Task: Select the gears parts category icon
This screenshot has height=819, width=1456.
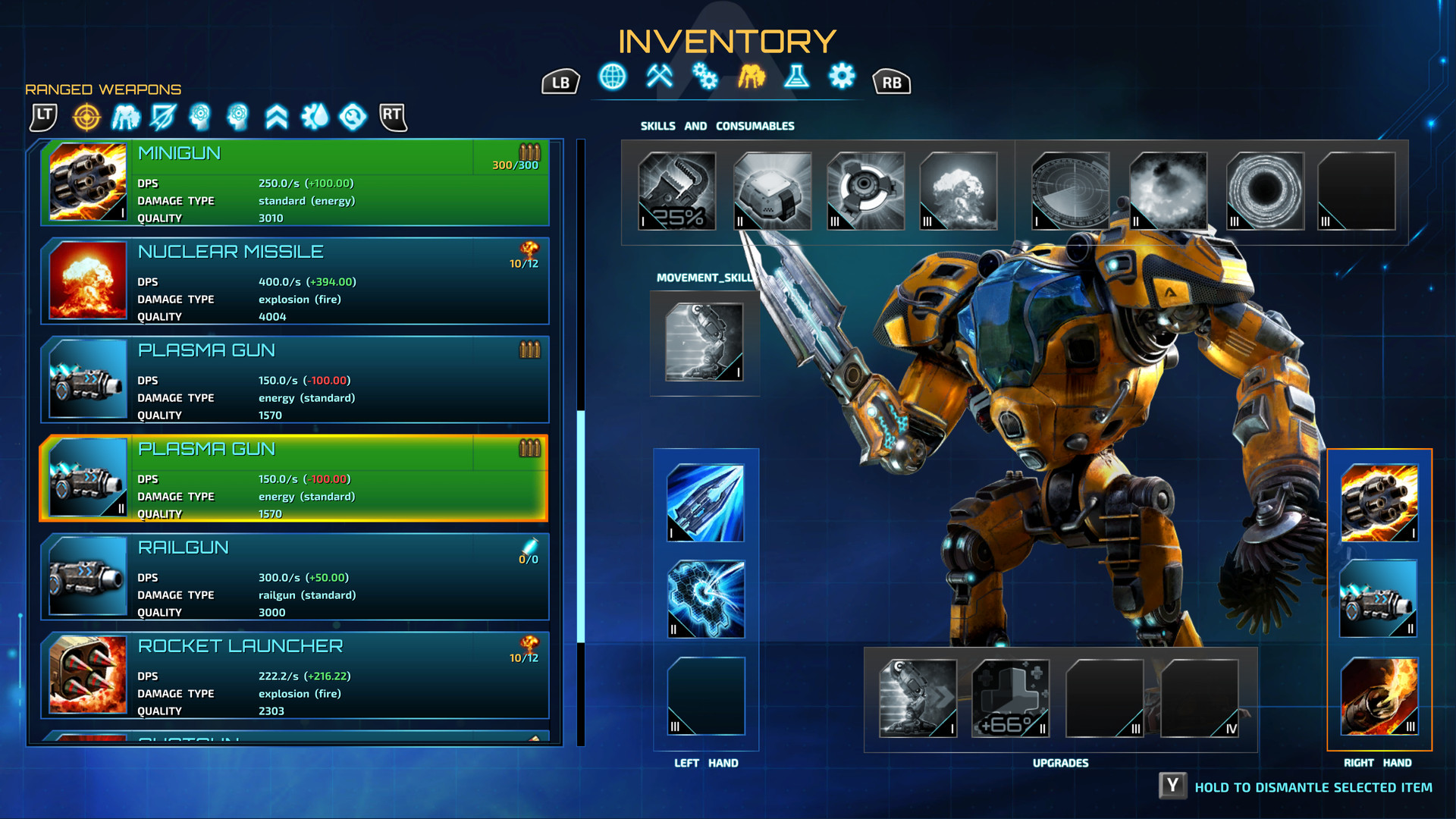Action: pos(705,77)
